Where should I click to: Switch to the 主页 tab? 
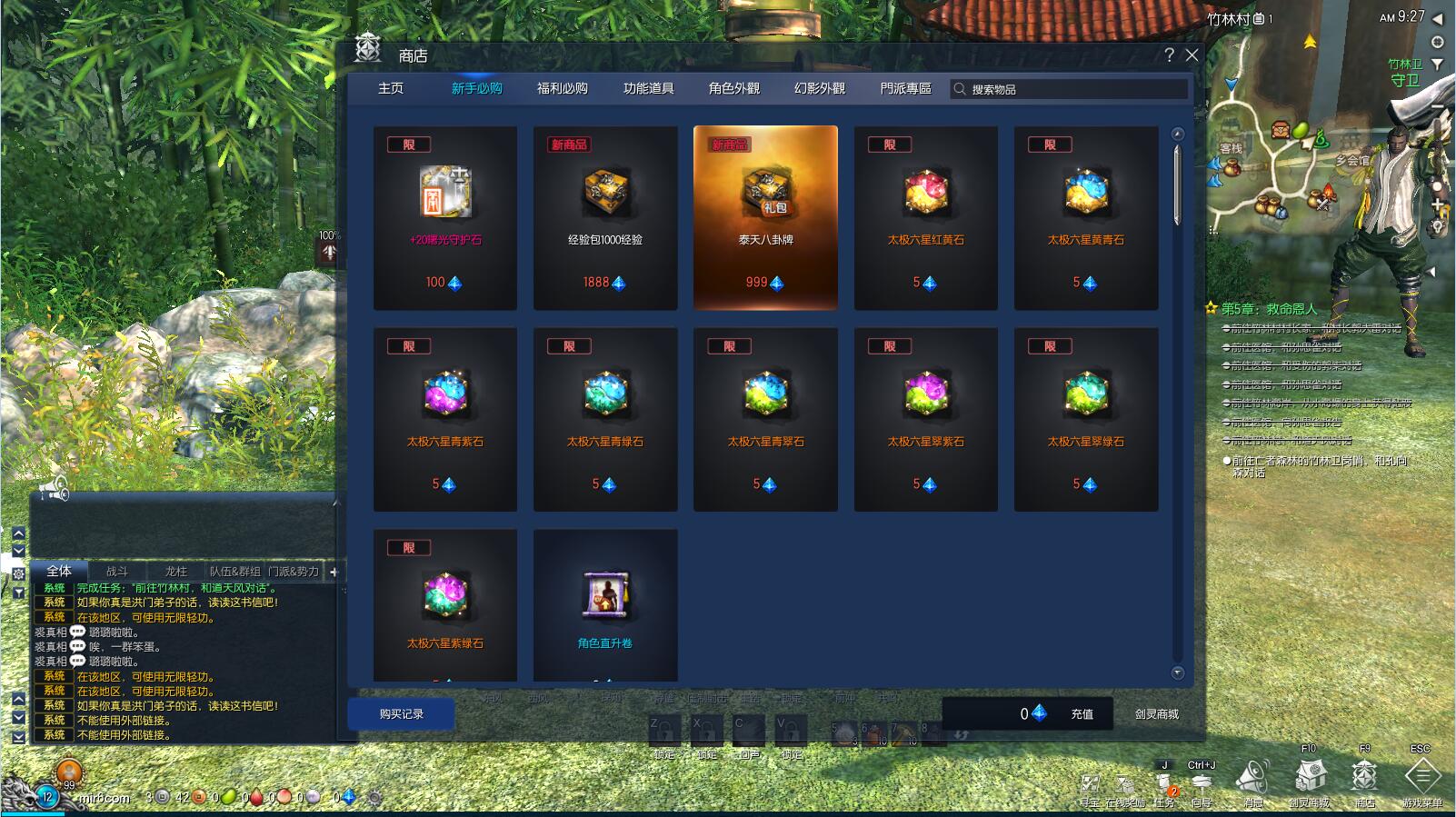pyautogui.click(x=391, y=88)
